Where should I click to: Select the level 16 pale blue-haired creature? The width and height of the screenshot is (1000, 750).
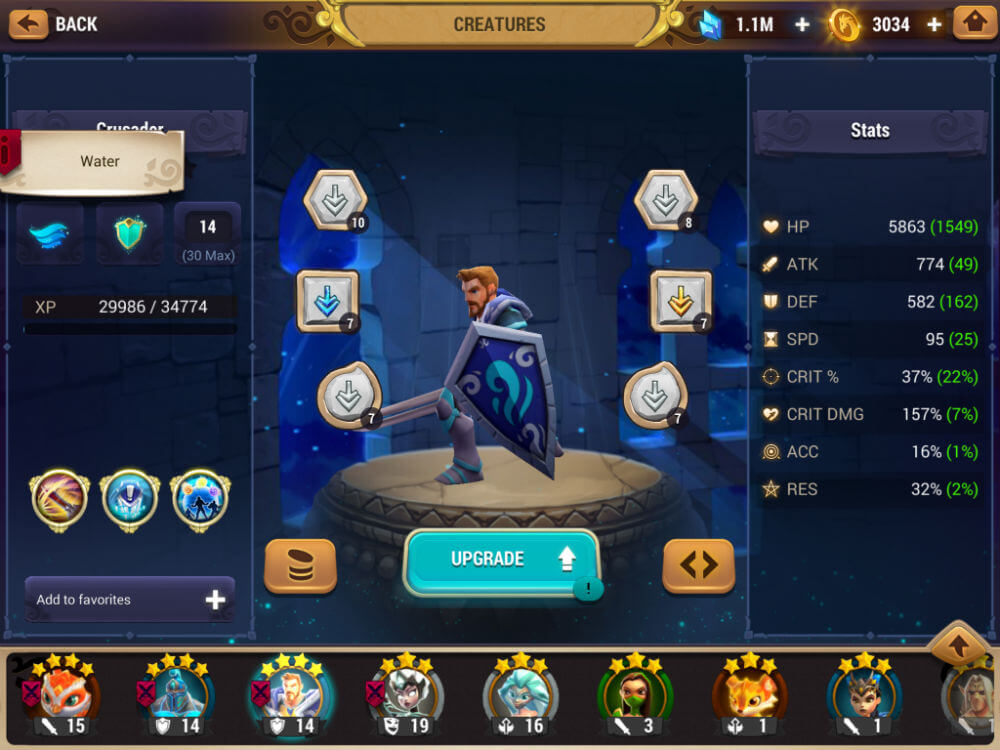(520, 695)
